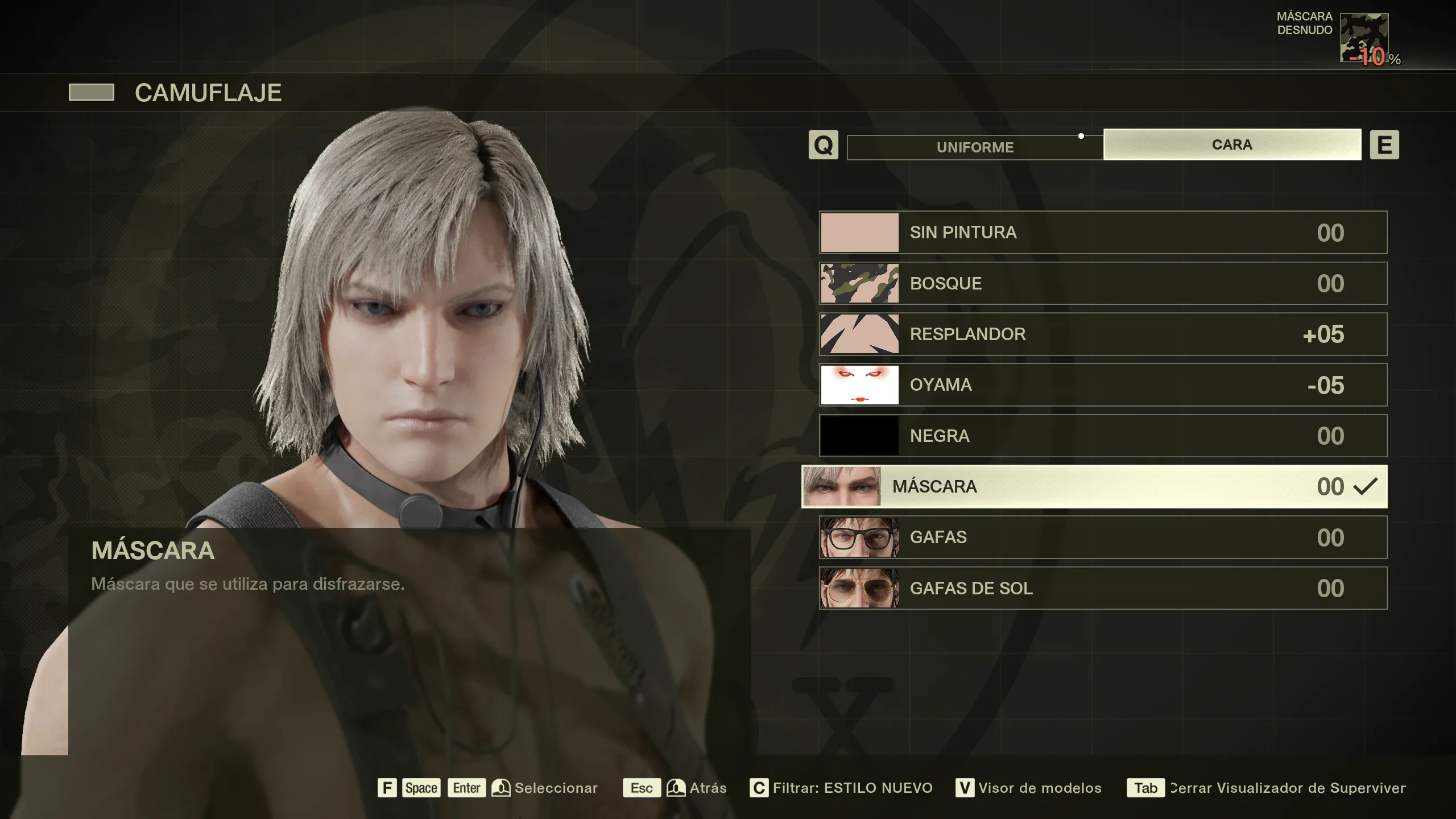Screen dimensions: 1456x819
Task: Select RESPLANDOR face paint
Action: click(x=1103, y=334)
